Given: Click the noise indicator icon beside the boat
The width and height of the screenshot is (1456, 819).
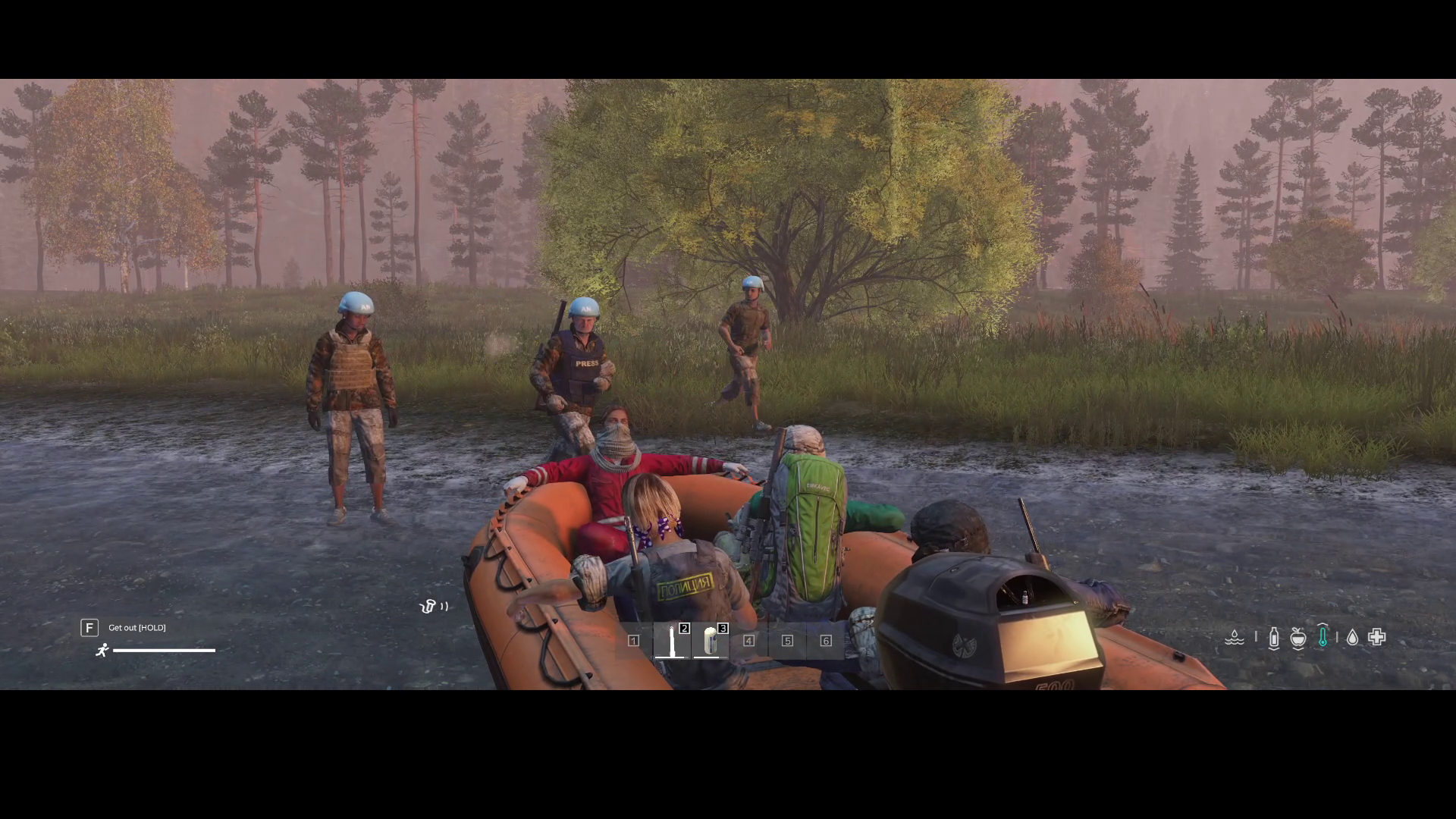Looking at the screenshot, I should pyautogui.click(x=435, y=607).
